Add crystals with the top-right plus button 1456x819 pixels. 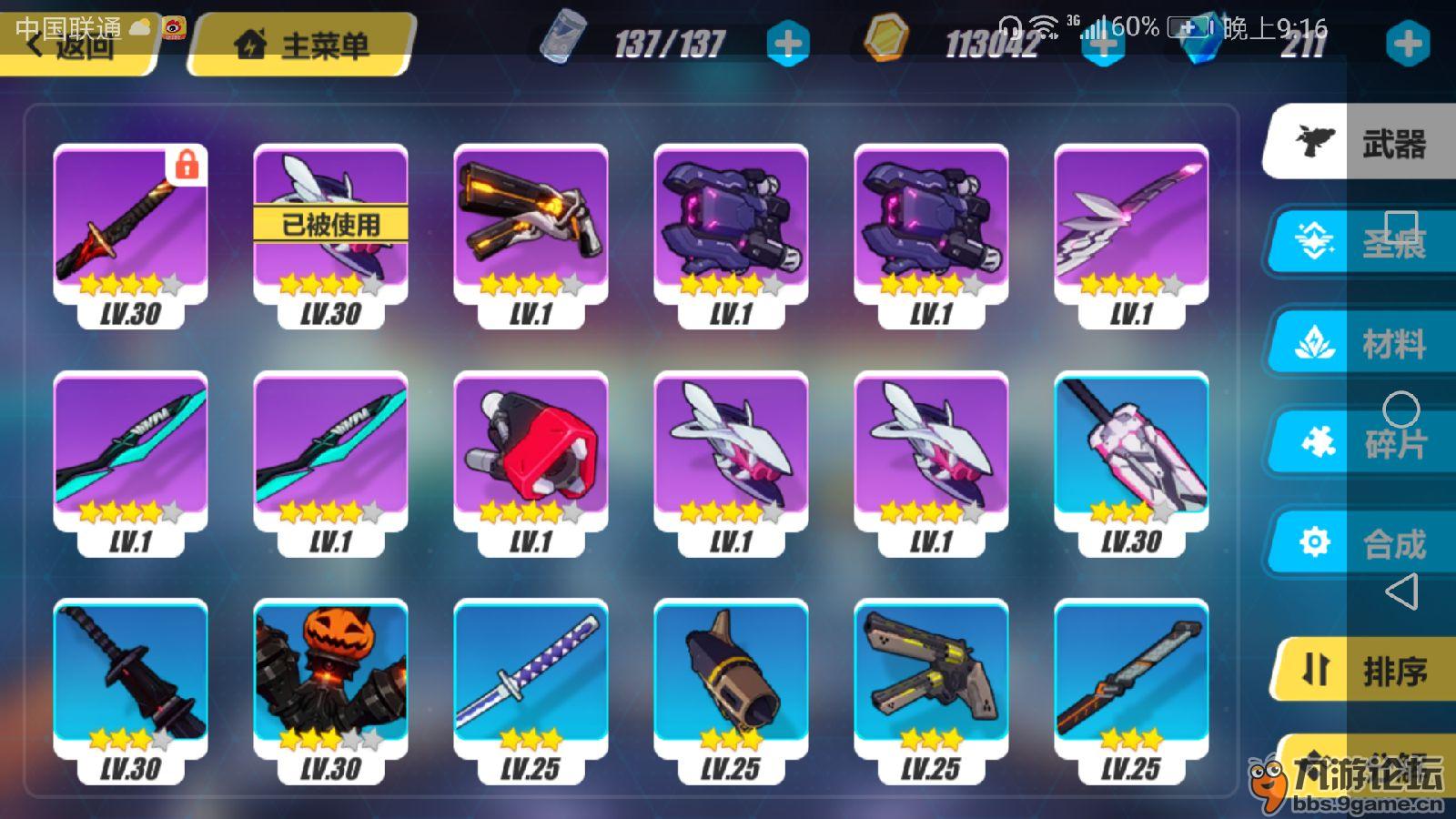(1407, 44)
